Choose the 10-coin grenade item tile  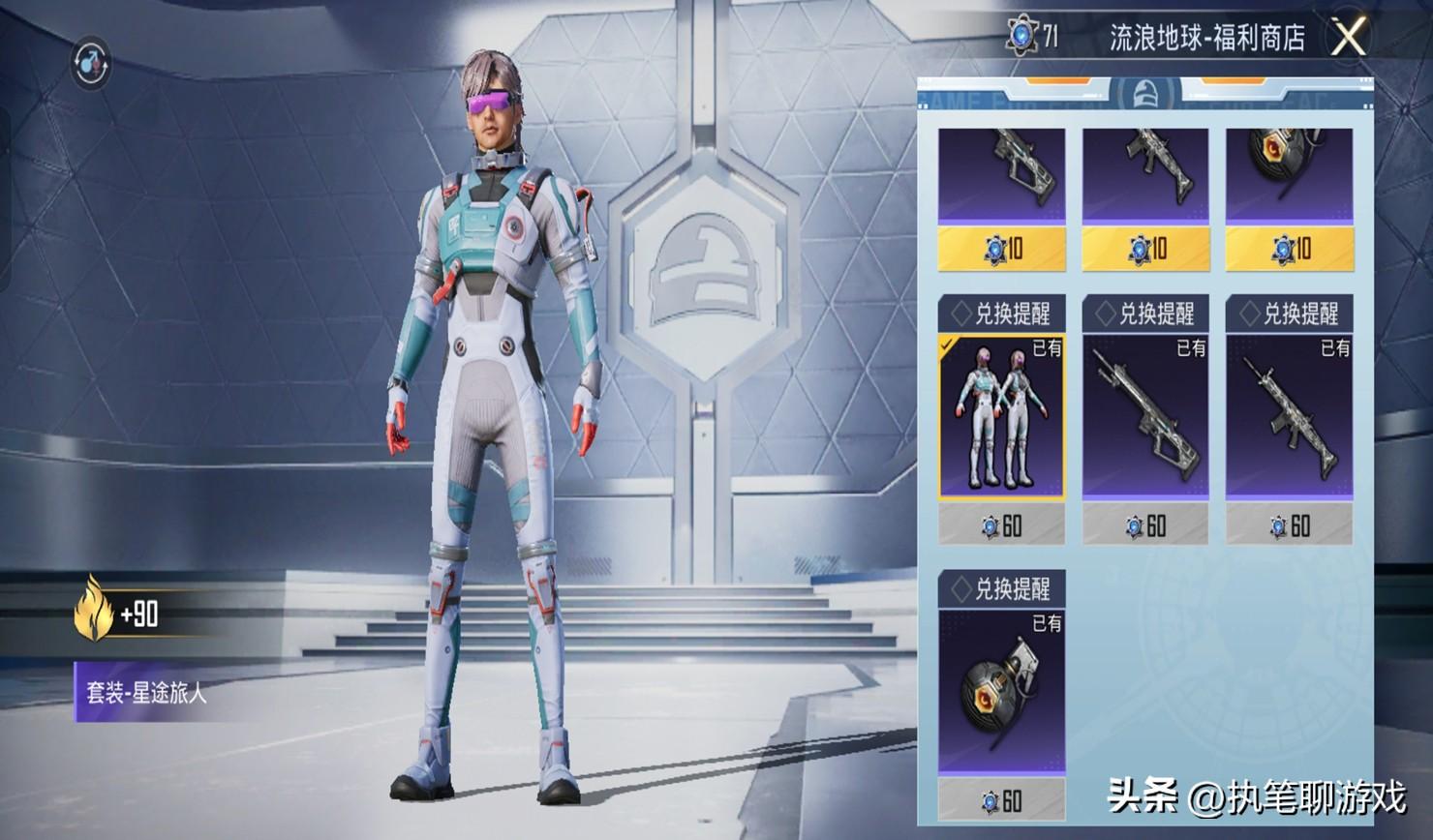(x=1289, y=176)
